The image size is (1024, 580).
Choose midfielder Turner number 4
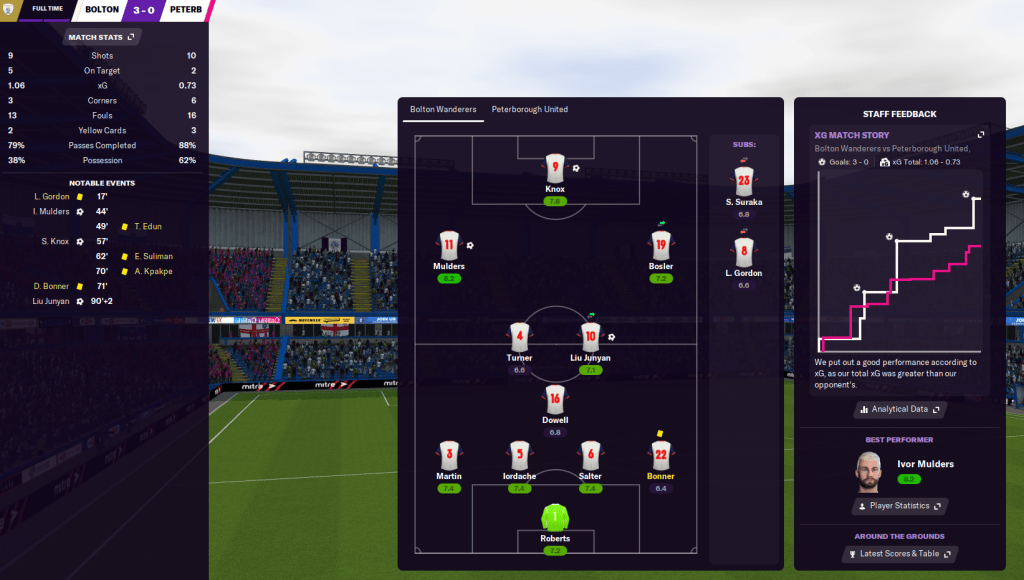coord(519,337)
